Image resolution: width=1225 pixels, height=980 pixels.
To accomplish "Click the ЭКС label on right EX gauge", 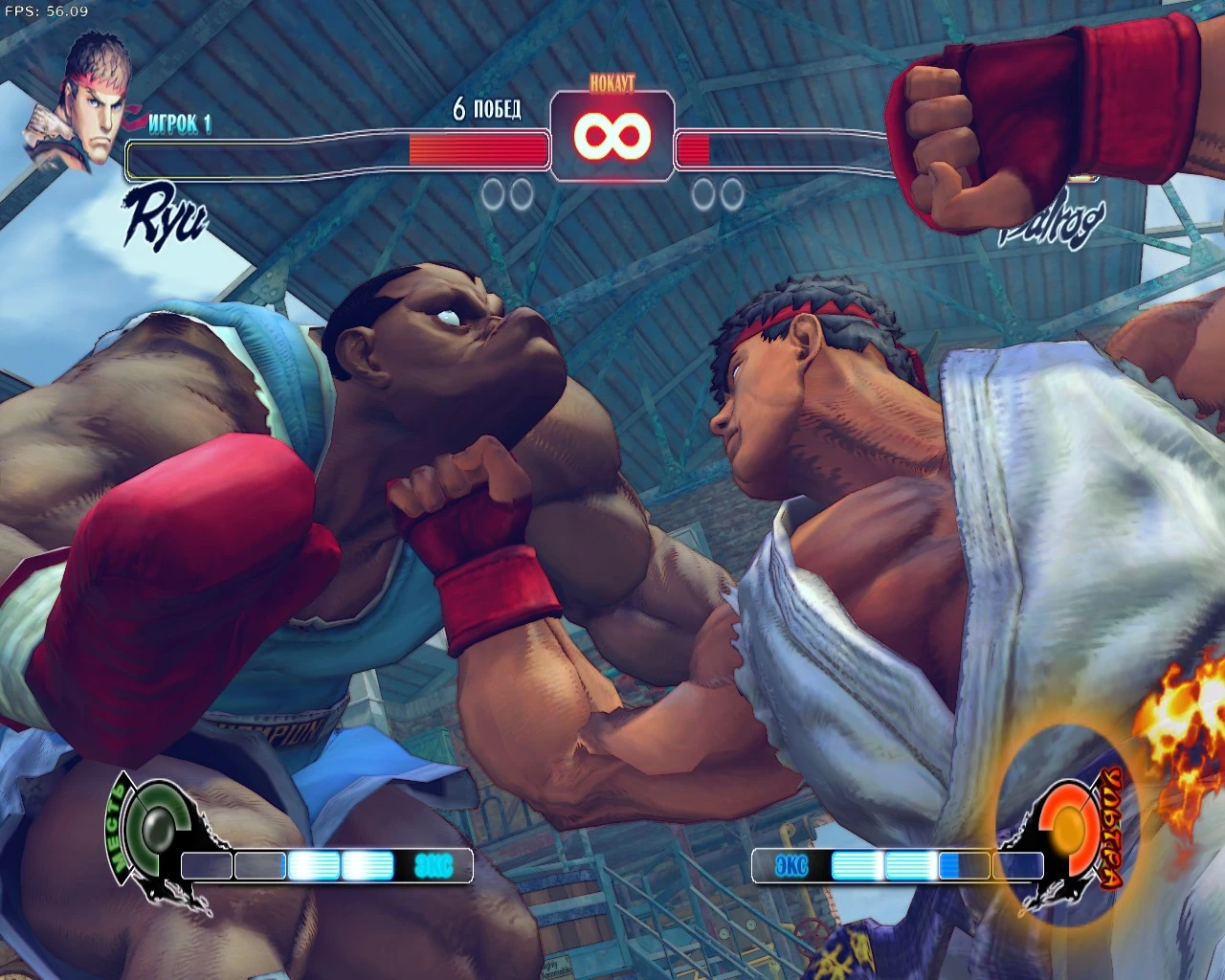I will [x=790, y=865].
